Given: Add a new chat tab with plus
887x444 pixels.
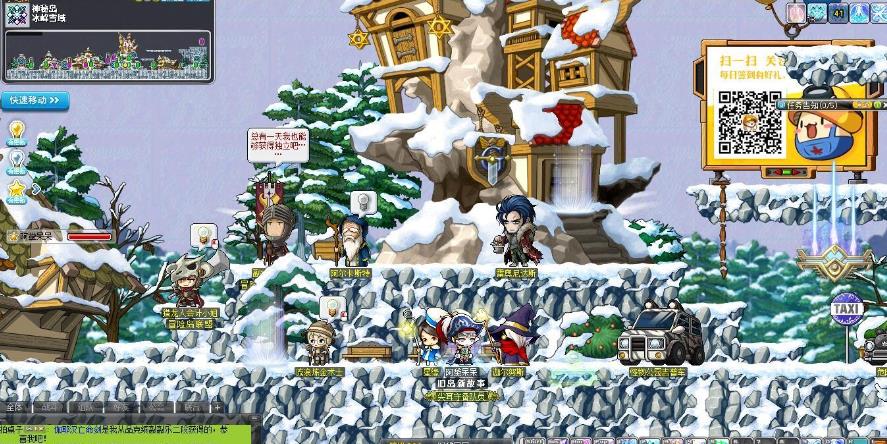Looking at the screenshot, I should [217, 408].
